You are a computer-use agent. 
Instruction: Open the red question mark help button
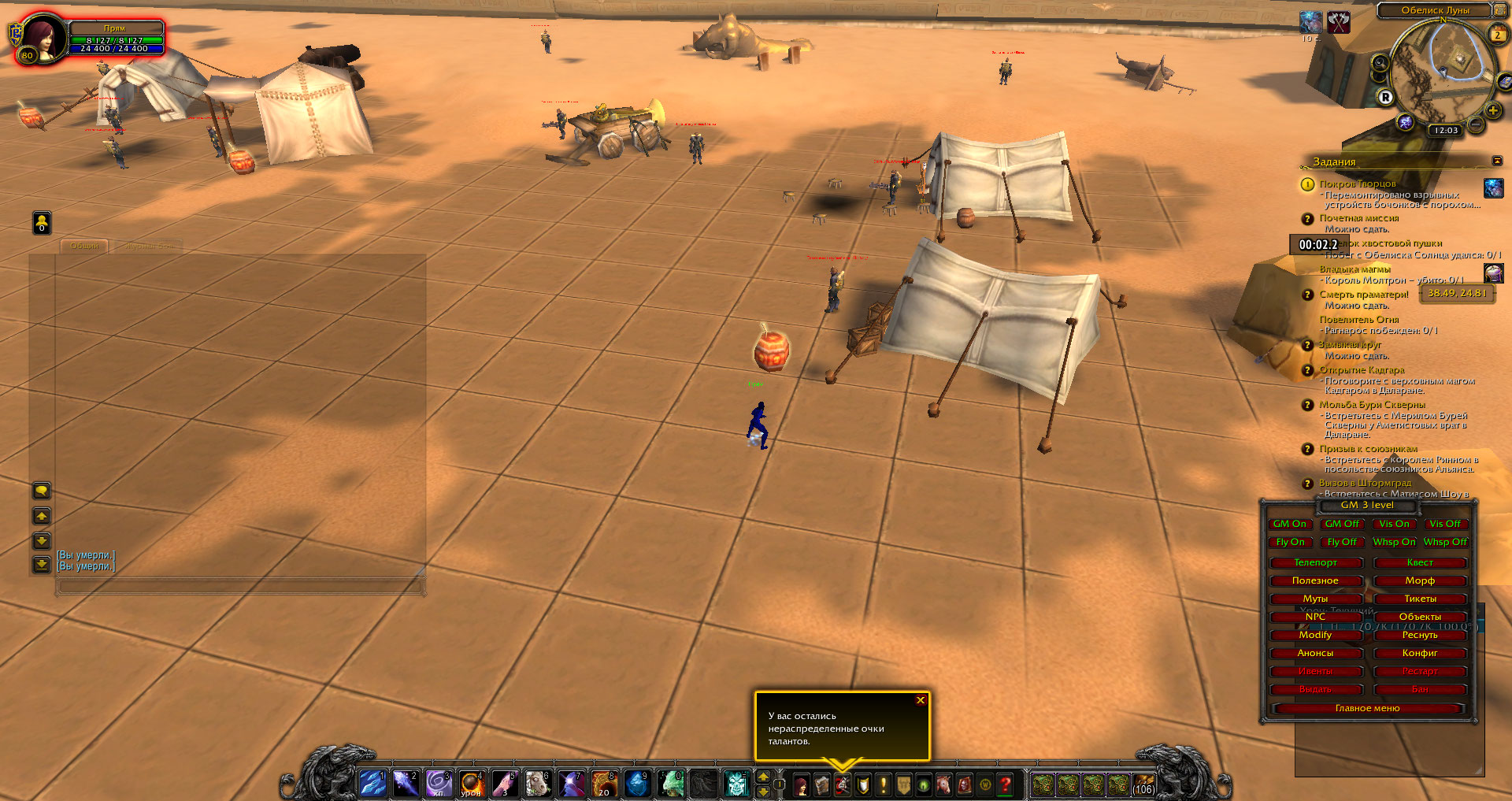[x=1006, y=784]
